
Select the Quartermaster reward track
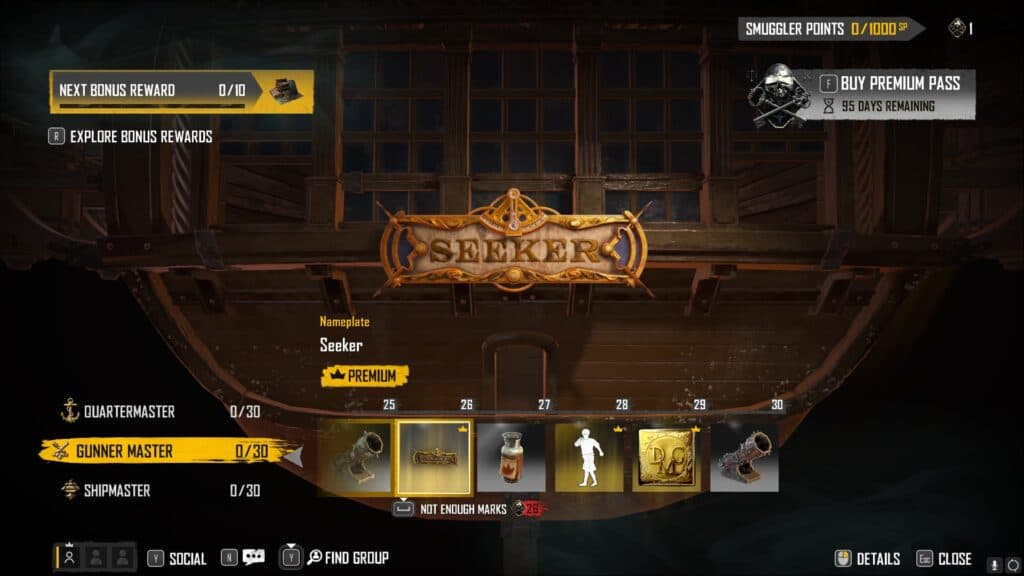(x=130, y=411)
